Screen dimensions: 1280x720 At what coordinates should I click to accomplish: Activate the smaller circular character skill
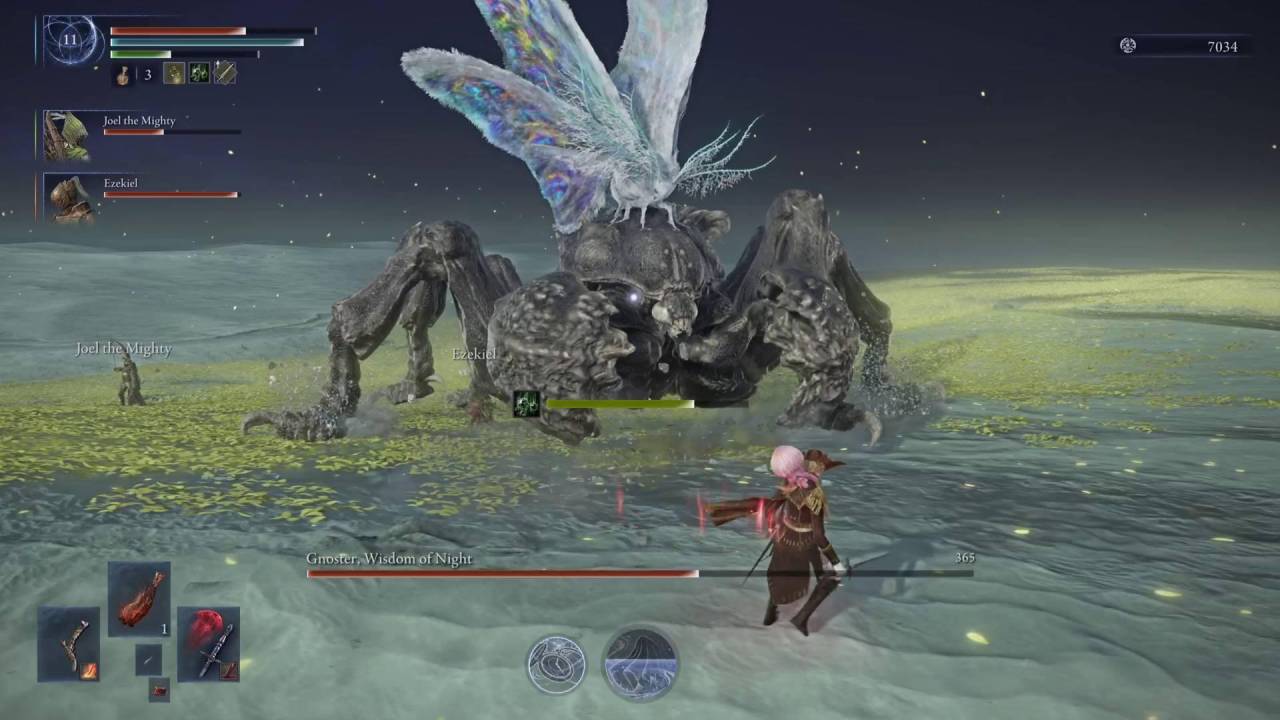pos(556,664)
